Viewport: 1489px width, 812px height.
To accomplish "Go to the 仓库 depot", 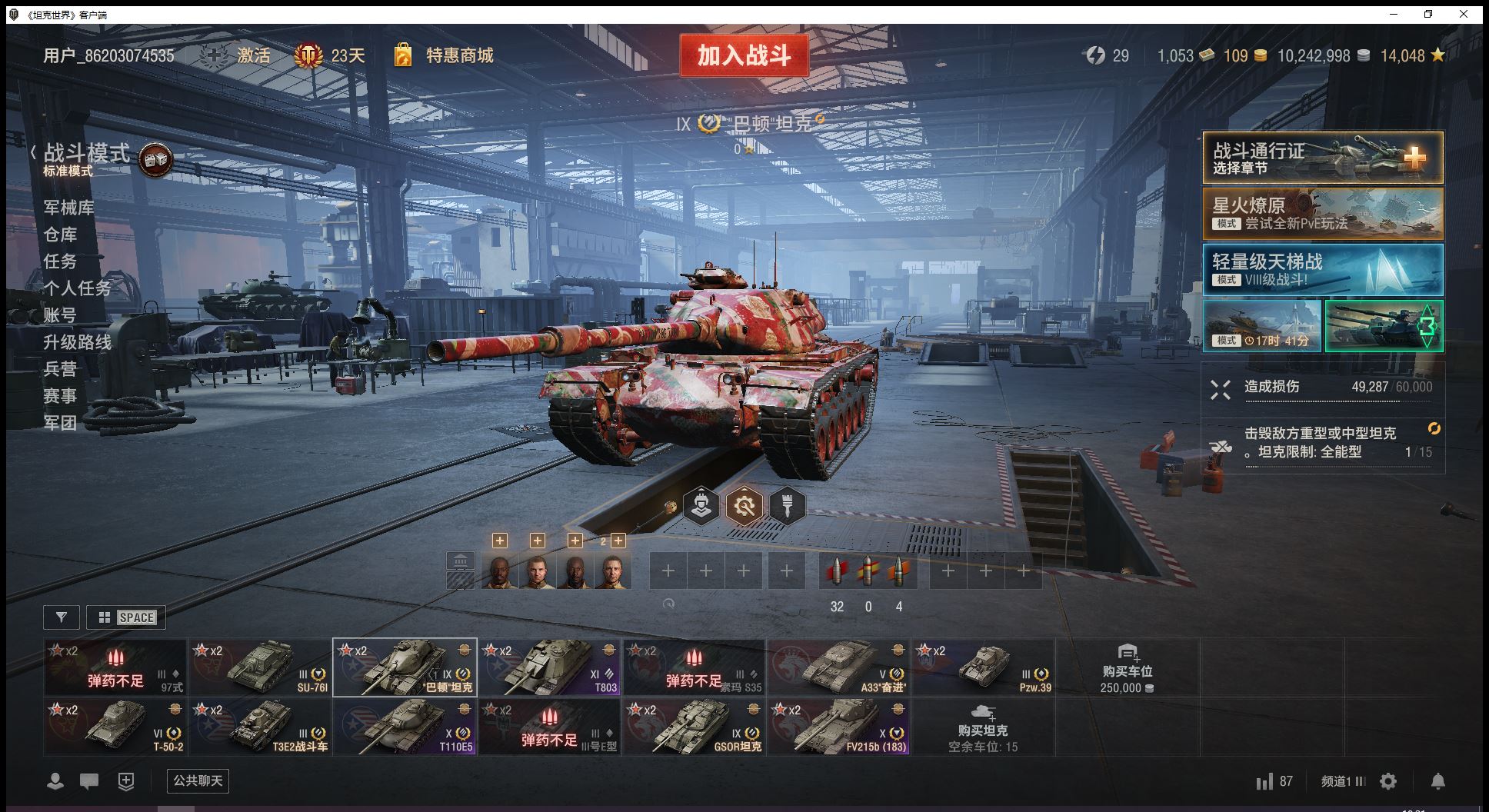I will [60, 235].
